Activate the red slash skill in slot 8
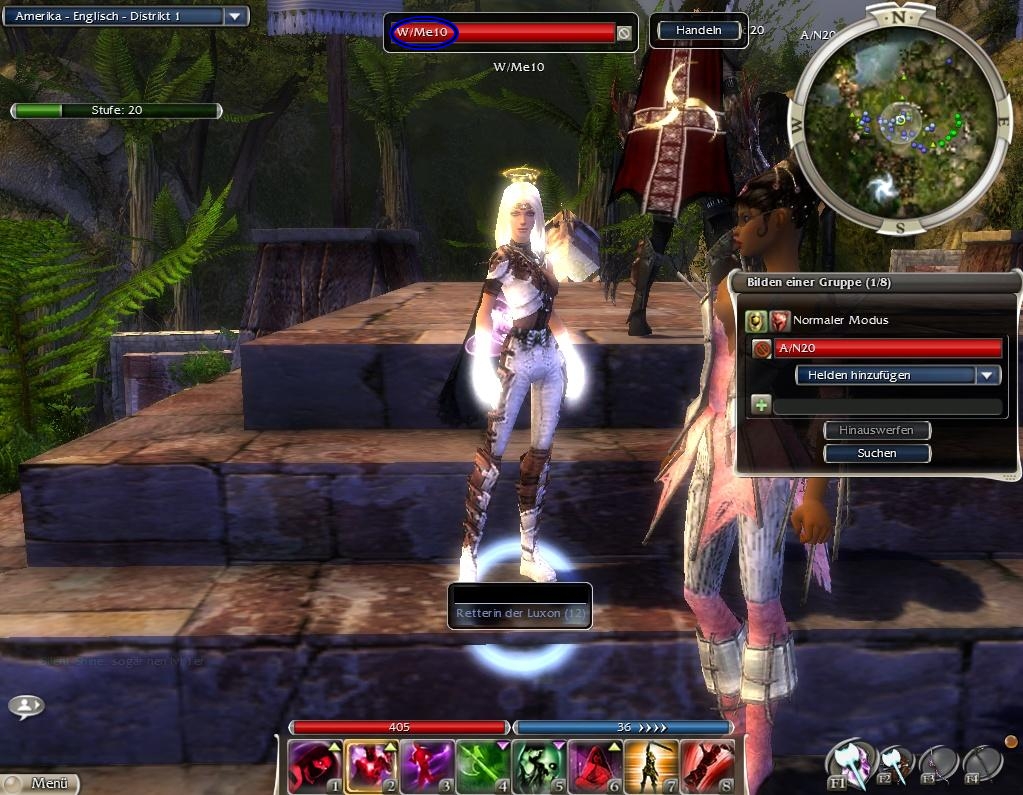Screen dimensions: 1023x795 point(707,767)
